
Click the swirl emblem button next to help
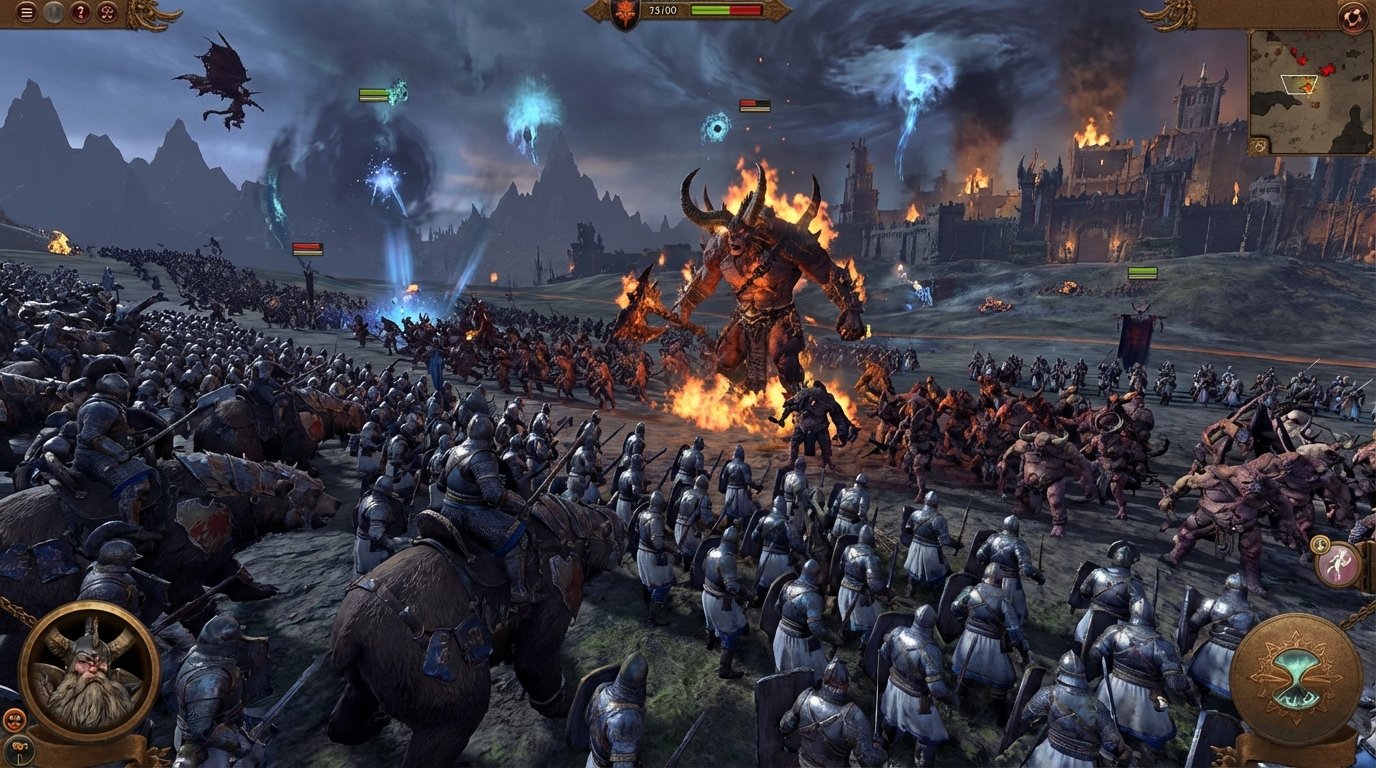tap(108, 12)
